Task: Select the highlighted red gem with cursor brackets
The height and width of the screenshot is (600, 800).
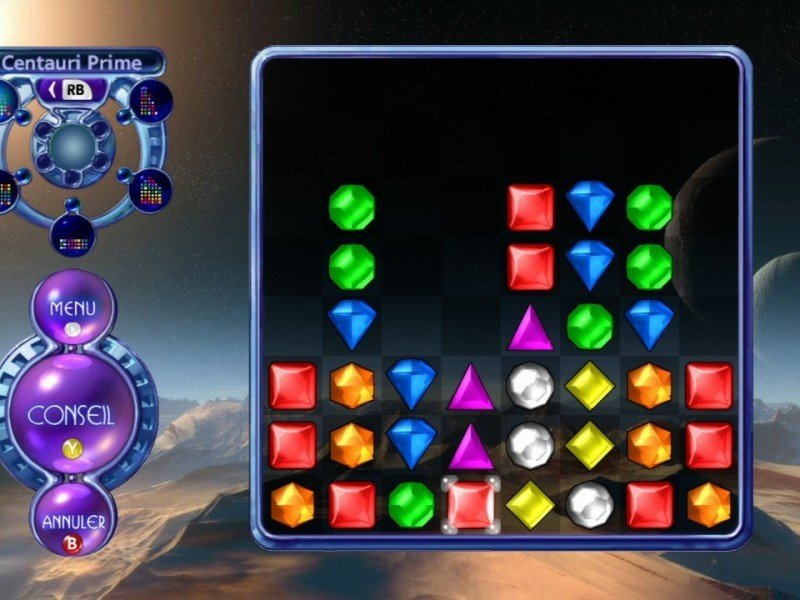Action: pyautogui.click(x=470, y=504)
